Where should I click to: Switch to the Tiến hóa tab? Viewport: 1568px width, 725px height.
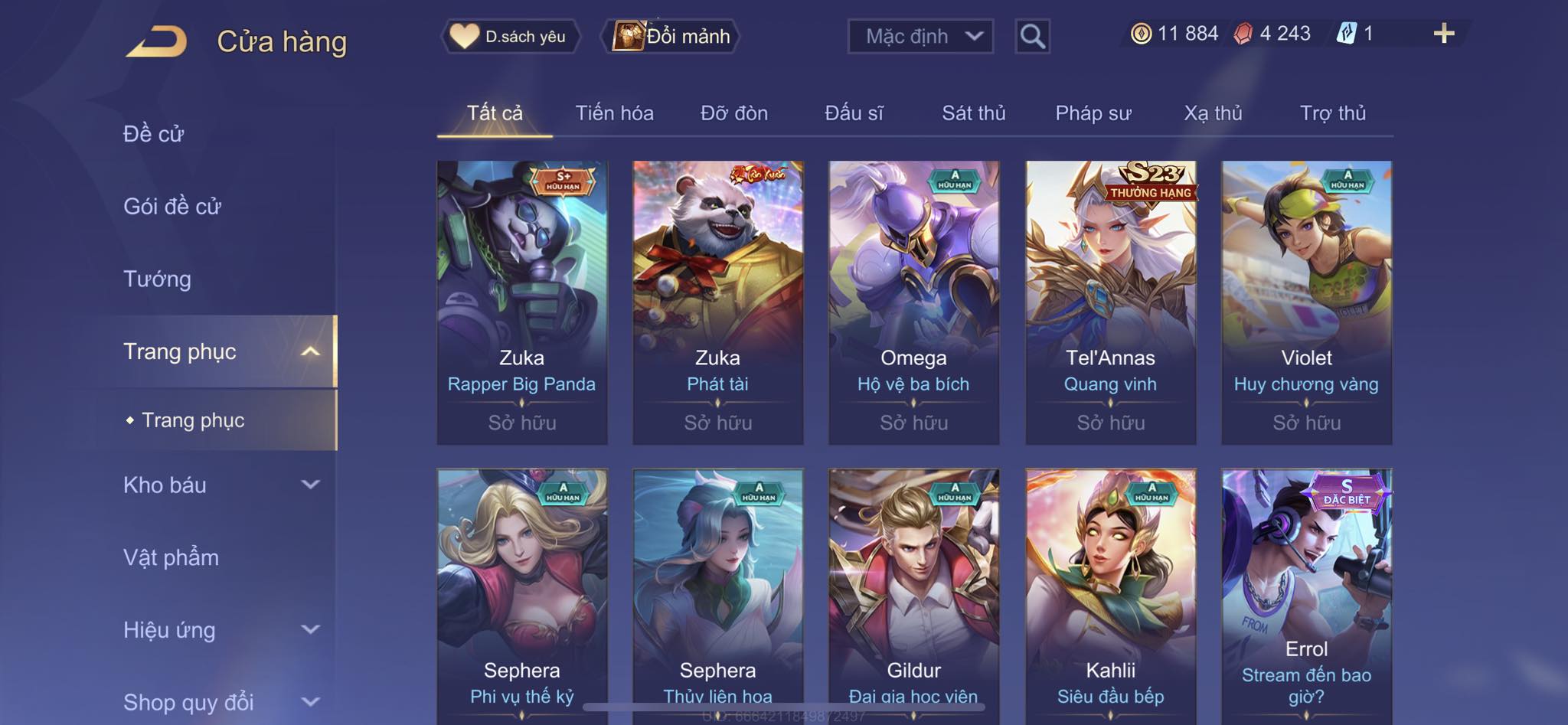[614, 113]
